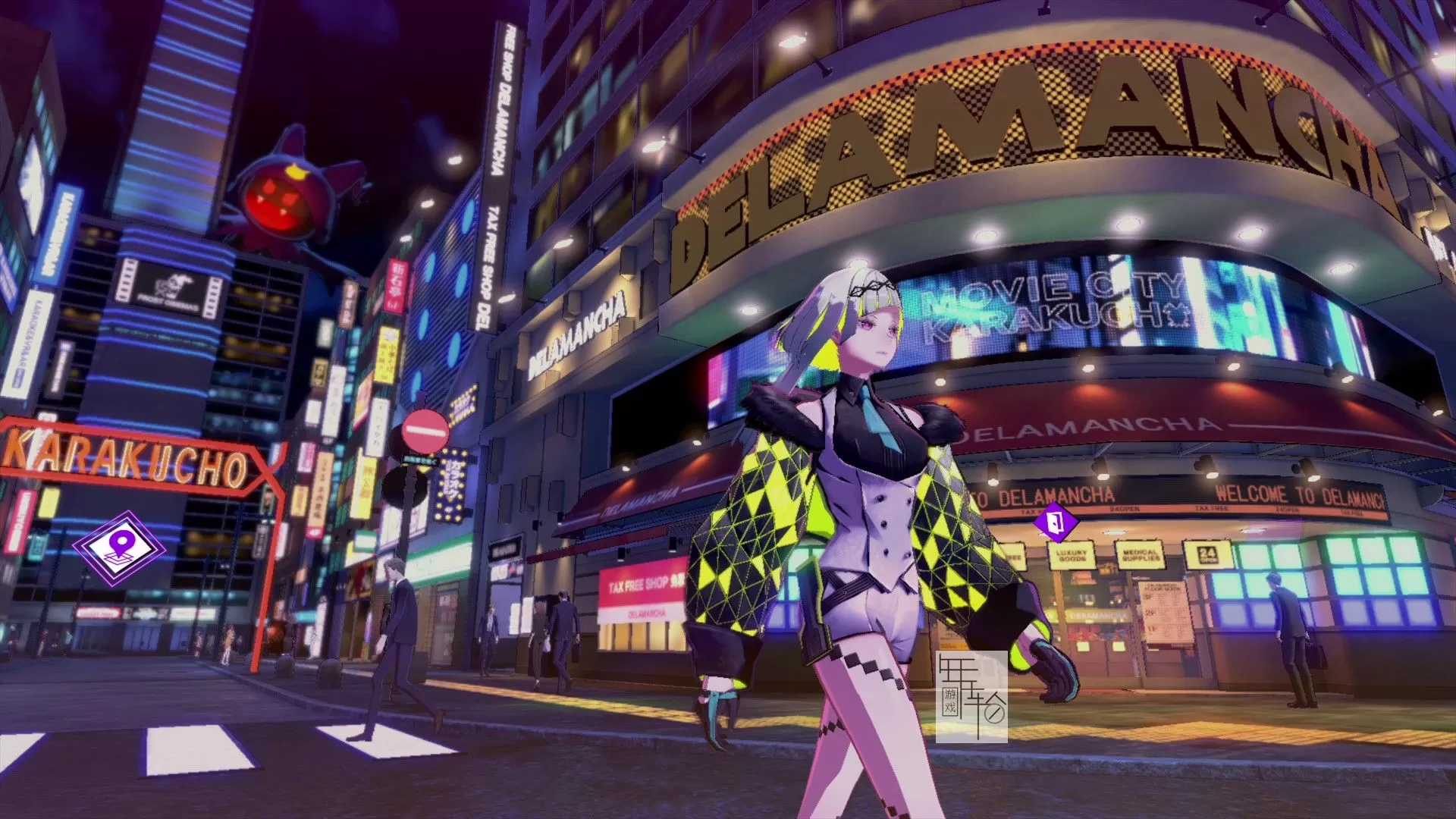Click the purple door entrance marker
The image size is (1456, 819).
click(x=1055, y=522)
